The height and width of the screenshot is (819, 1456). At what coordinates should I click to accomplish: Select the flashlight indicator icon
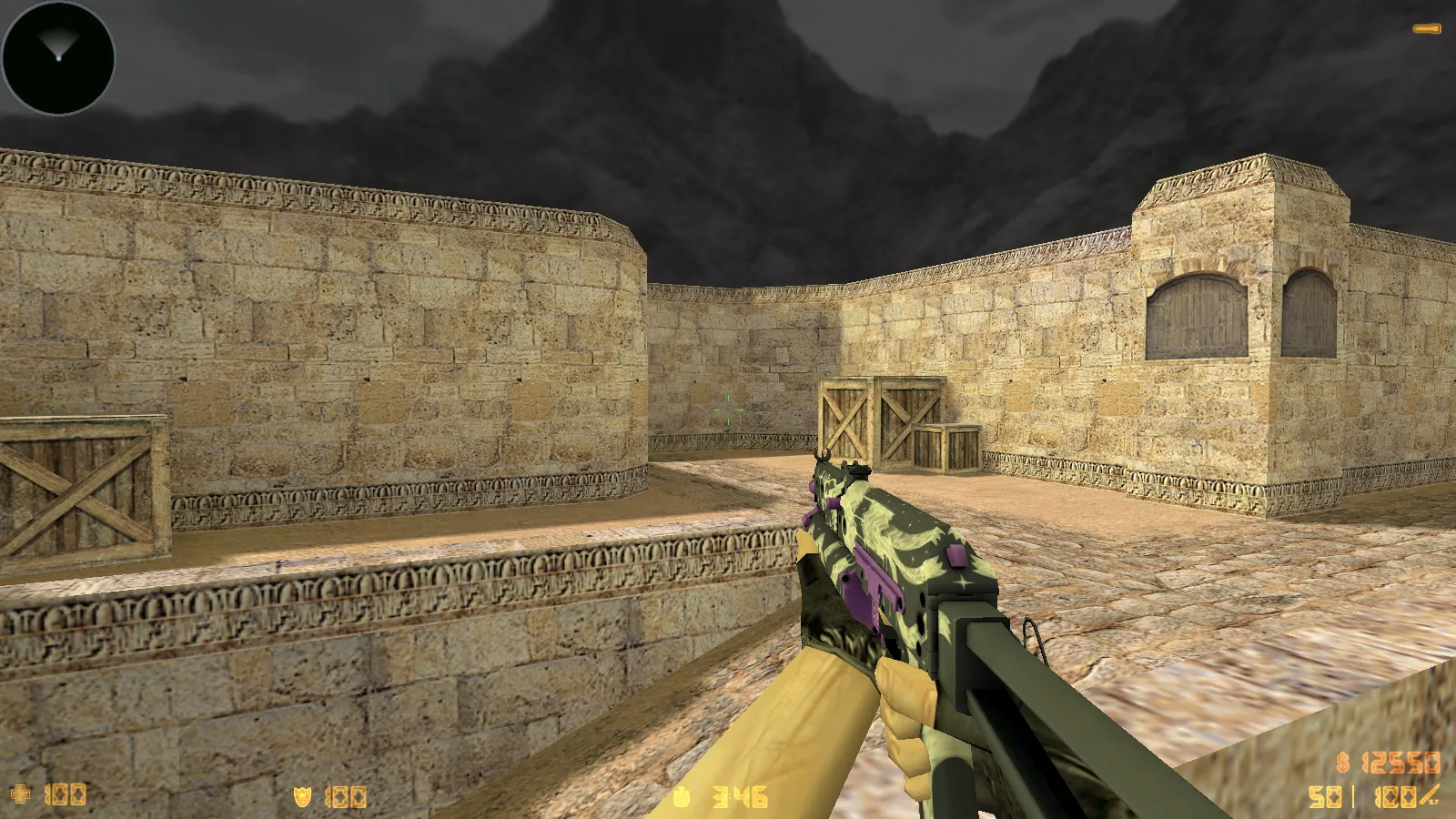click(x=1426, y=29)
